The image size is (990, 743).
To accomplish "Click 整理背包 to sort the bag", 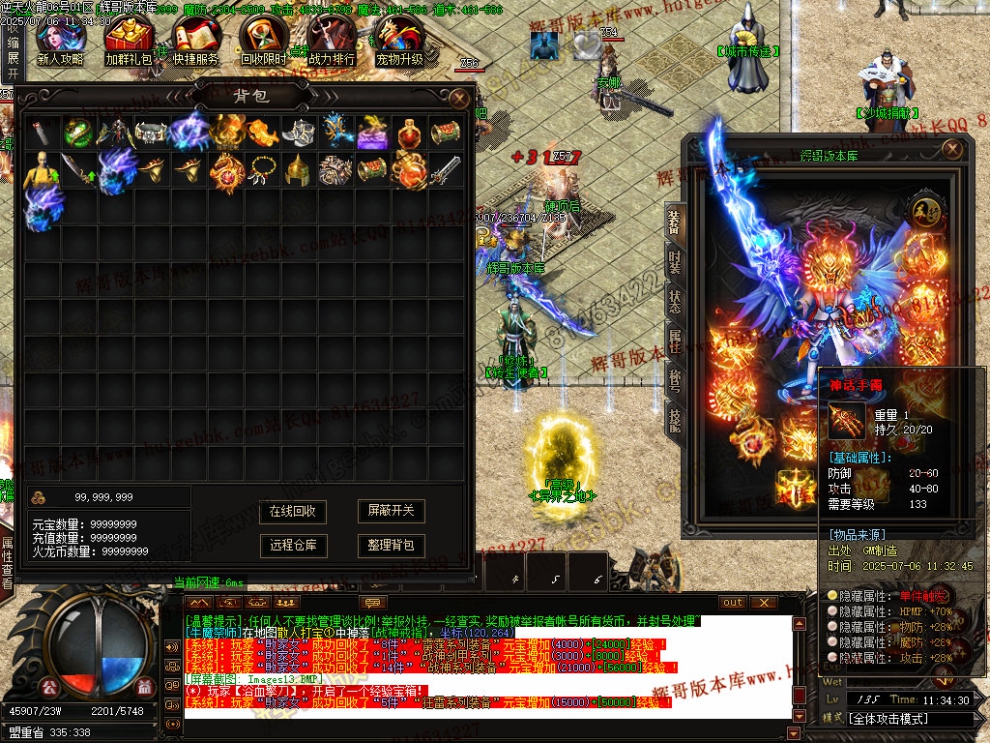I will coord(390,545).
